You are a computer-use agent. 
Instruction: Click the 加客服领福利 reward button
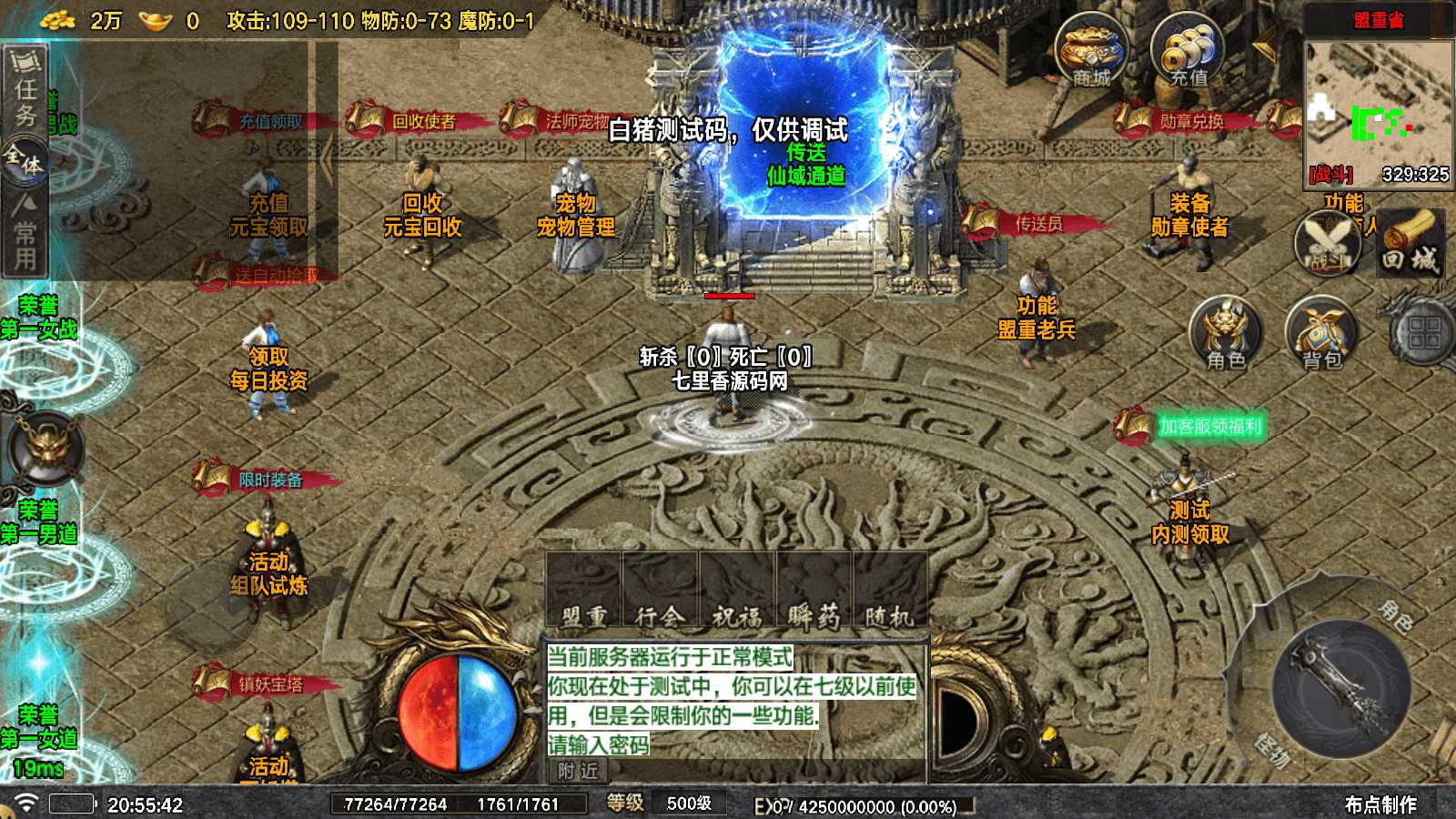click(1210, 423)
